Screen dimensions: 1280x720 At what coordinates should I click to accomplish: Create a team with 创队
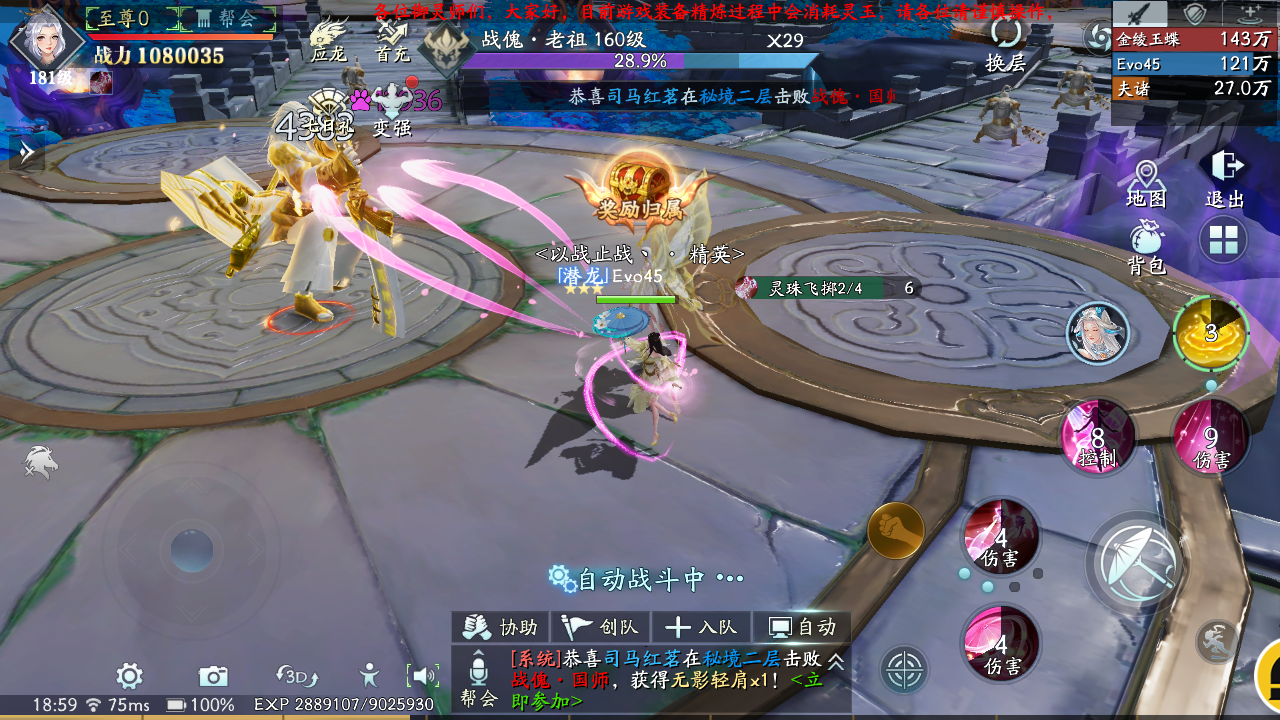(x=601, y=627)
